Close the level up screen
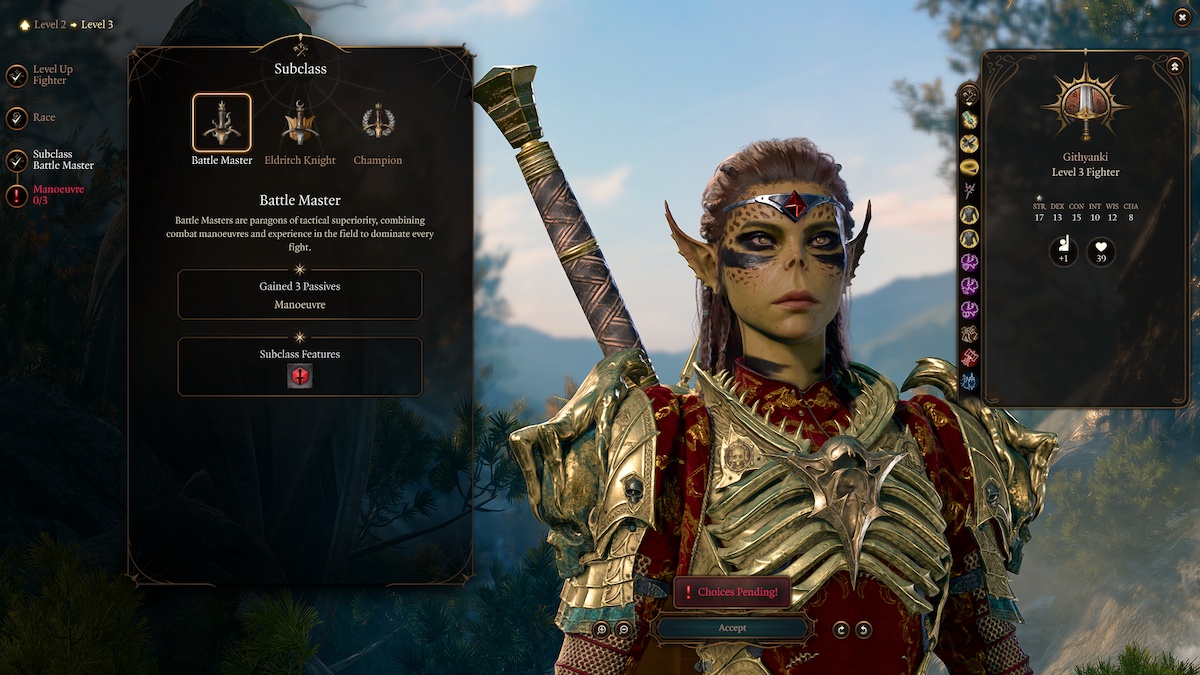Viewport: 1200px width, 675px height. pos(1182,17)
